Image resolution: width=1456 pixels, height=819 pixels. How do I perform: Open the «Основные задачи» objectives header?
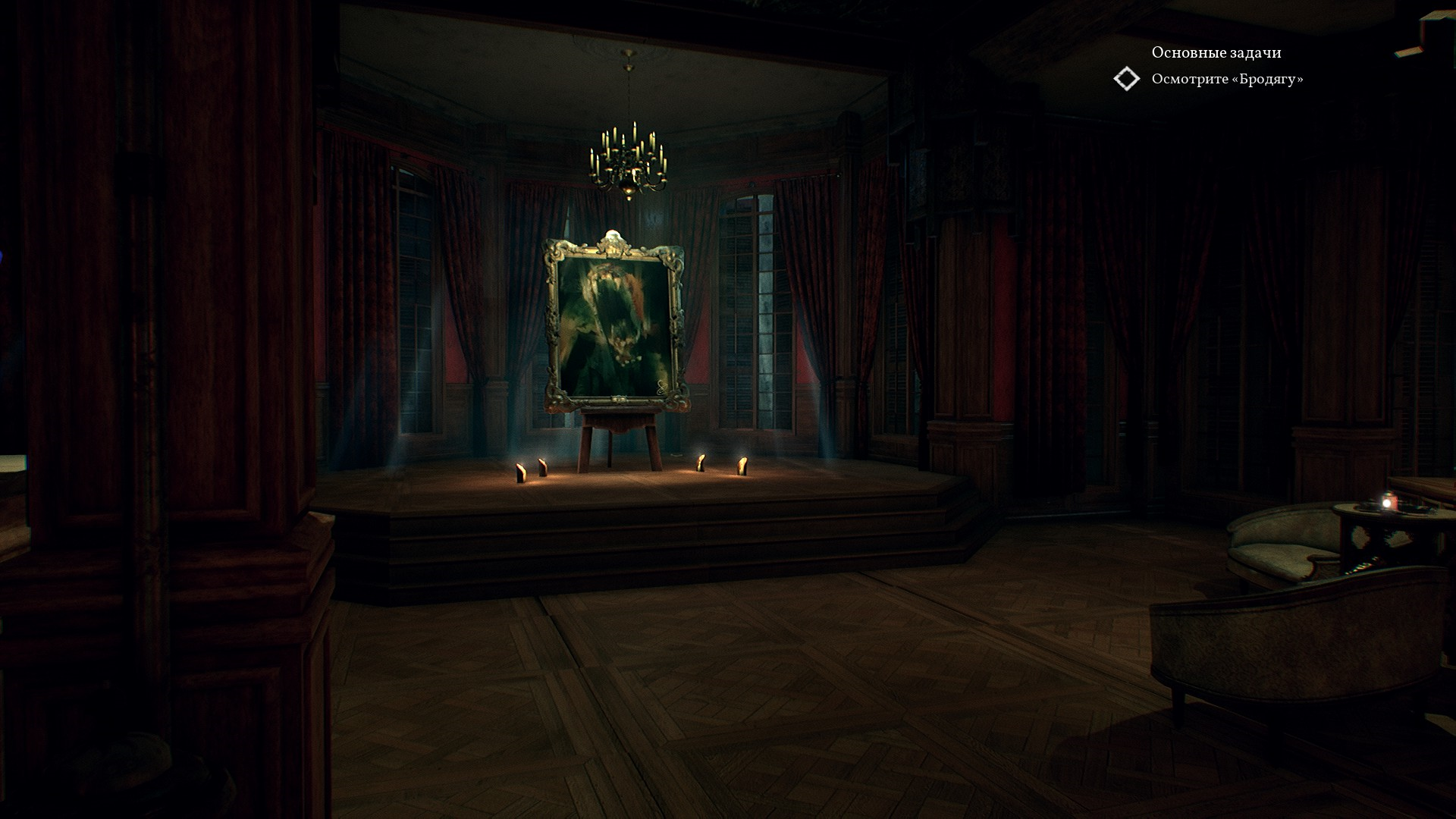tap(1216, 52)
